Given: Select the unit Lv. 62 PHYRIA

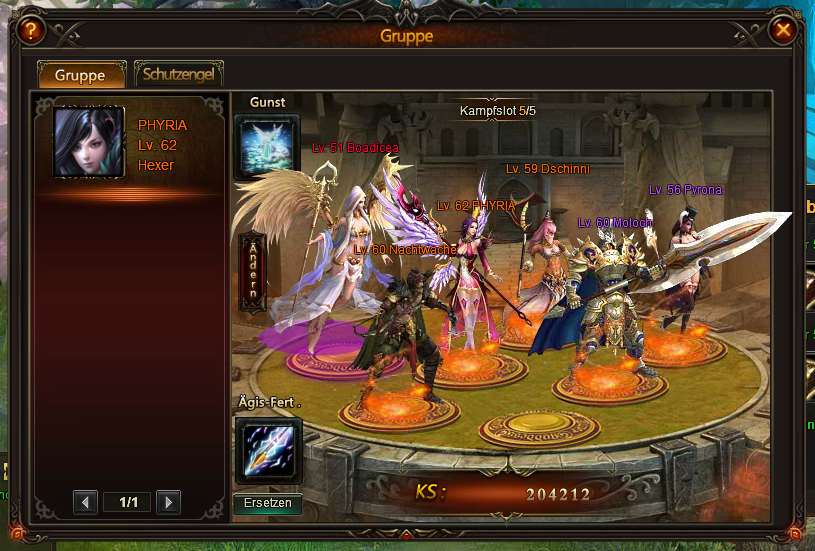Looking at the screenshot, I should click(470, 280).
